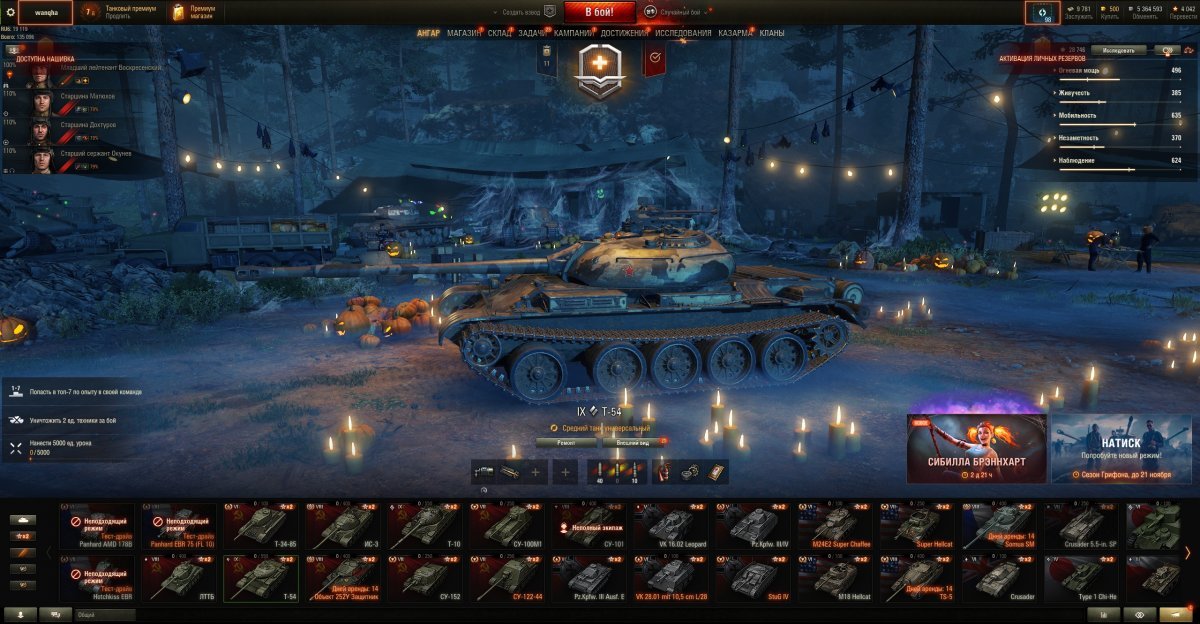Switch to the «Склад» tab
Viewport: 1200px width, 624px height.
pos(500,33)
